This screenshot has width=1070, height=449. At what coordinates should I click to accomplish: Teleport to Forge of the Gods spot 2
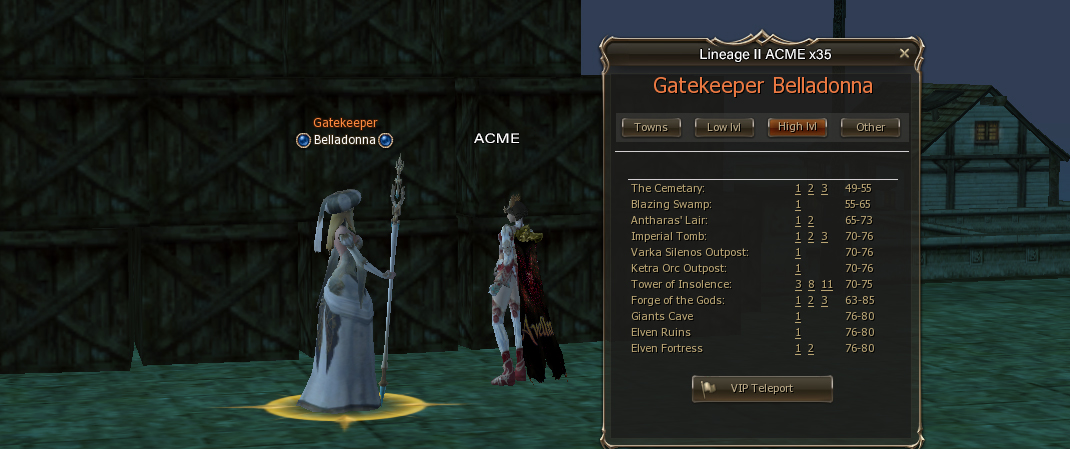coord(811,300)
